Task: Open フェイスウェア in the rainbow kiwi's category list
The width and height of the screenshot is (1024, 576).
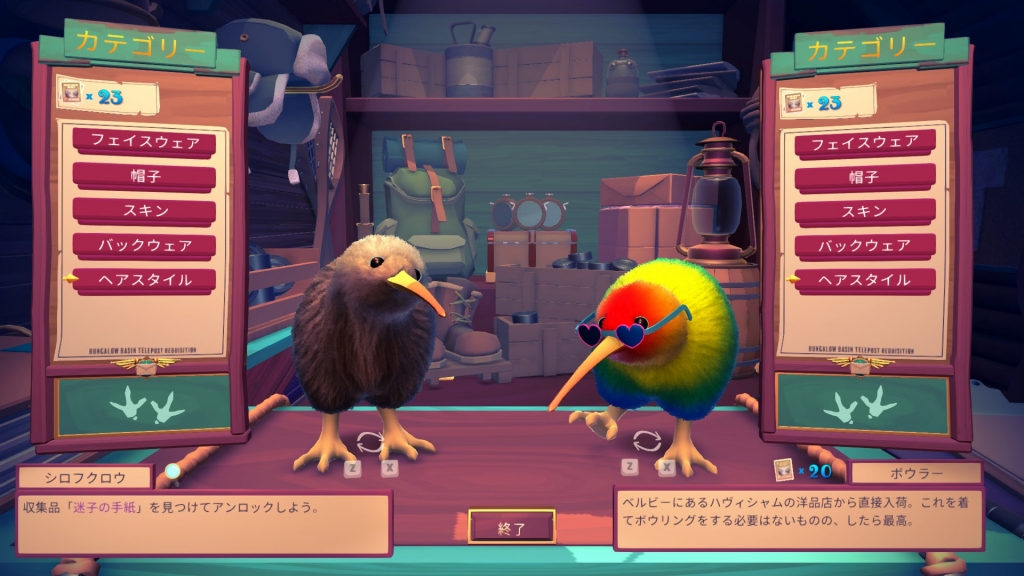Action: [x=865, y=143]
